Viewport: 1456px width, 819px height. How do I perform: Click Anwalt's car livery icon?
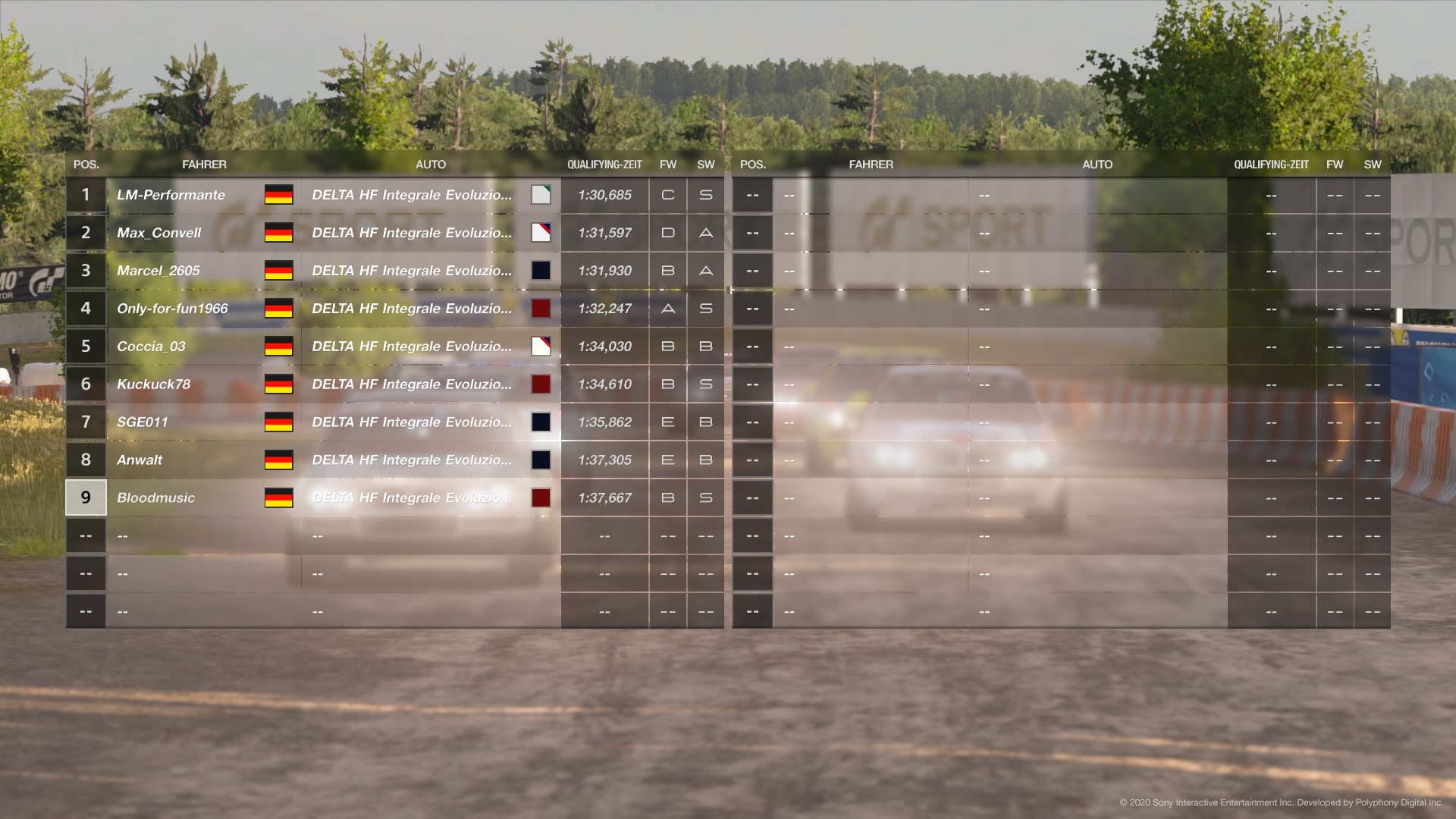(541, 460)
